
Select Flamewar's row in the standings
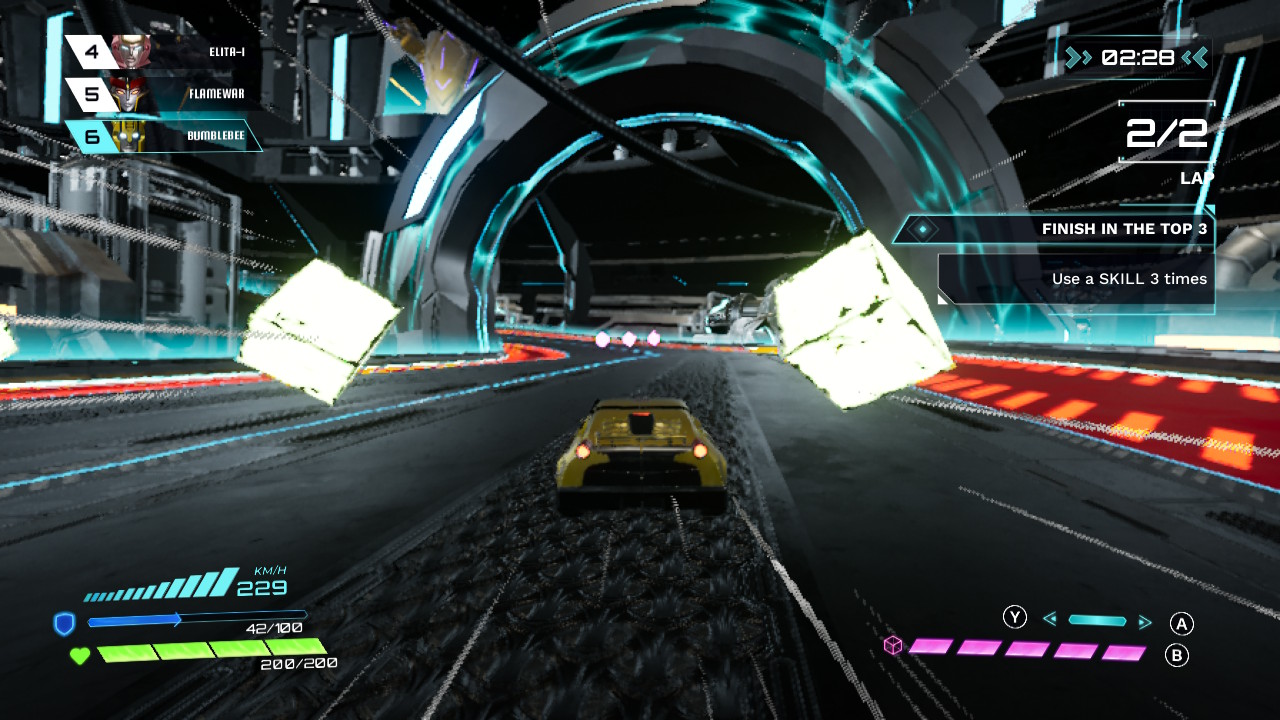[x=160, y=94]
